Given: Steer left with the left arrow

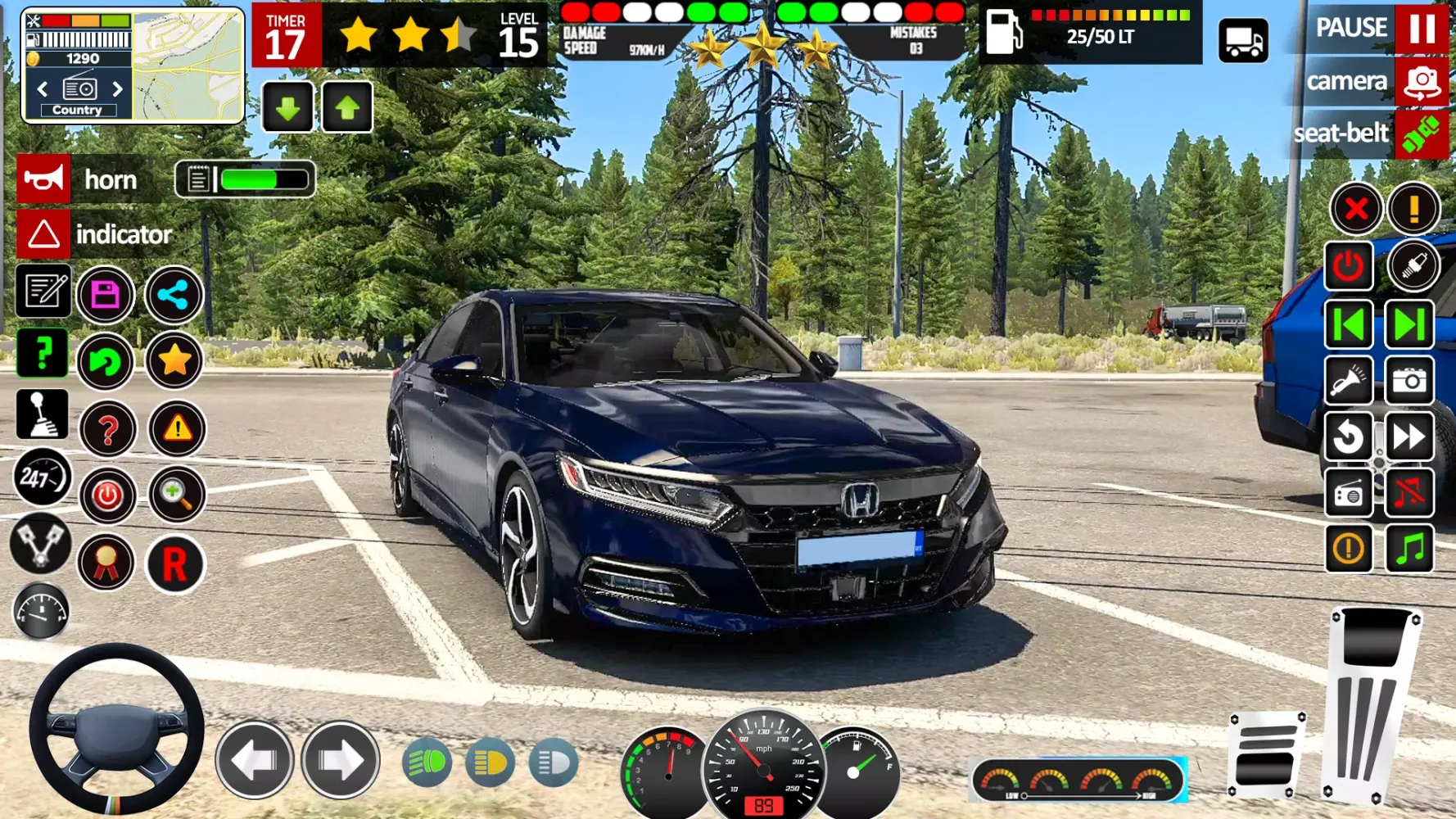Looking at the screenshot, I should pos(255,761).
